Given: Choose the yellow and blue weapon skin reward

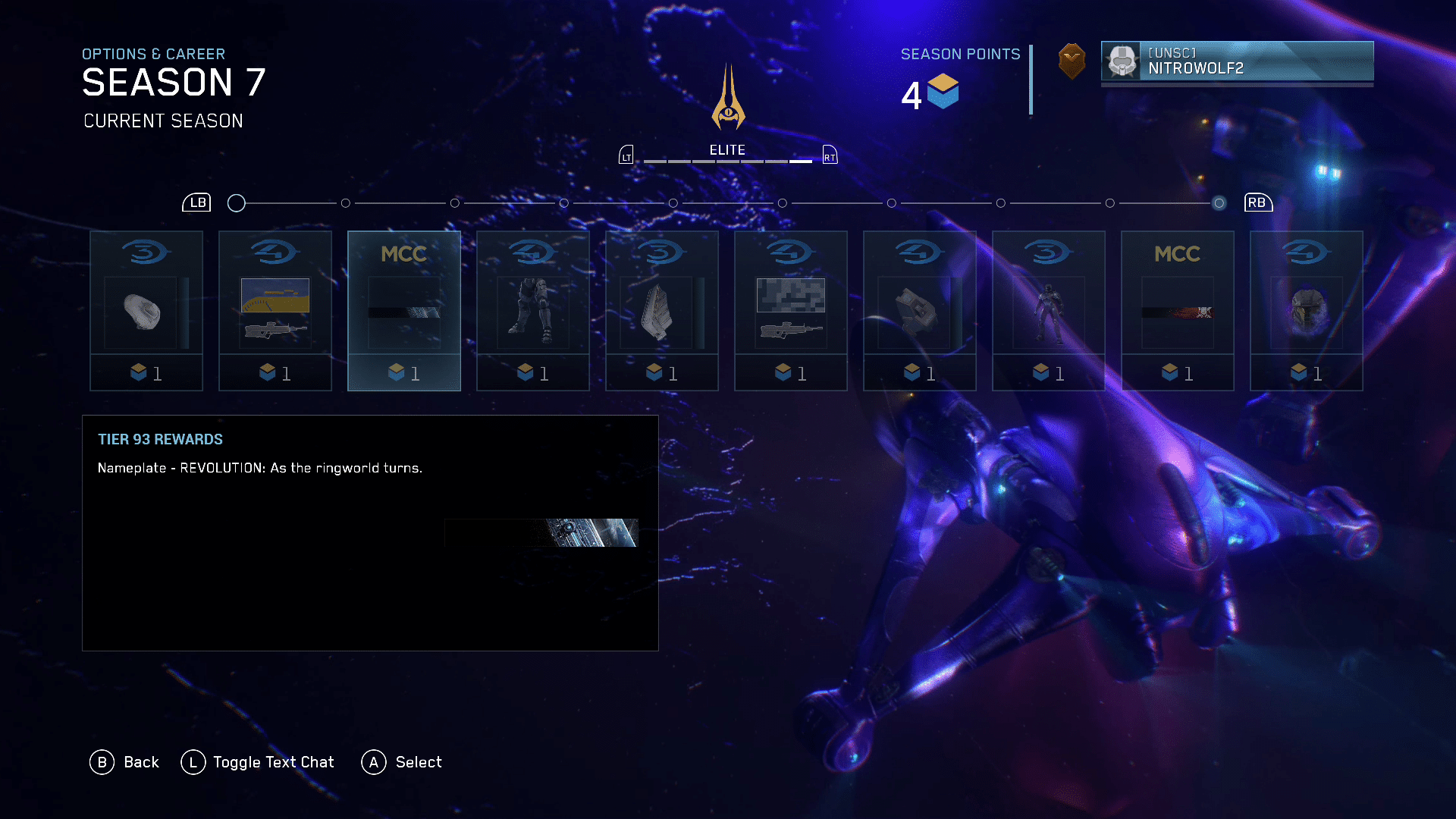Looking at the screenshot, I should (x=275, y=311).
